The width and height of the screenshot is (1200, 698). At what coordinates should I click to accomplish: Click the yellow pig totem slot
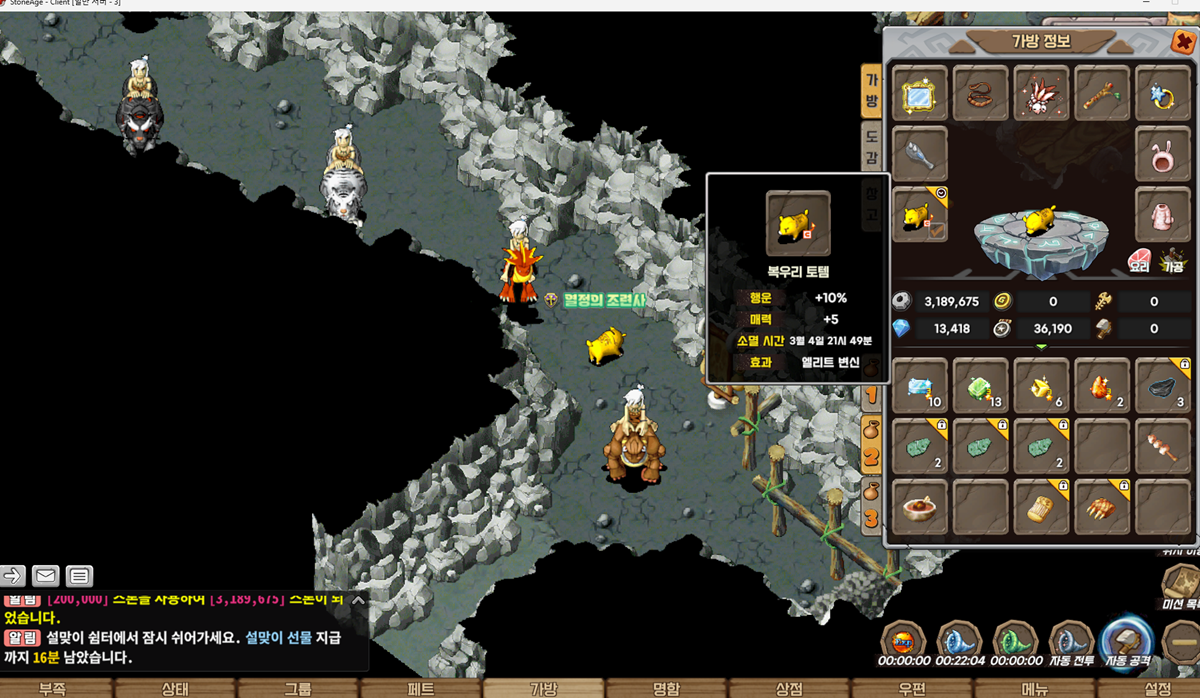click(x=920, y=215)
